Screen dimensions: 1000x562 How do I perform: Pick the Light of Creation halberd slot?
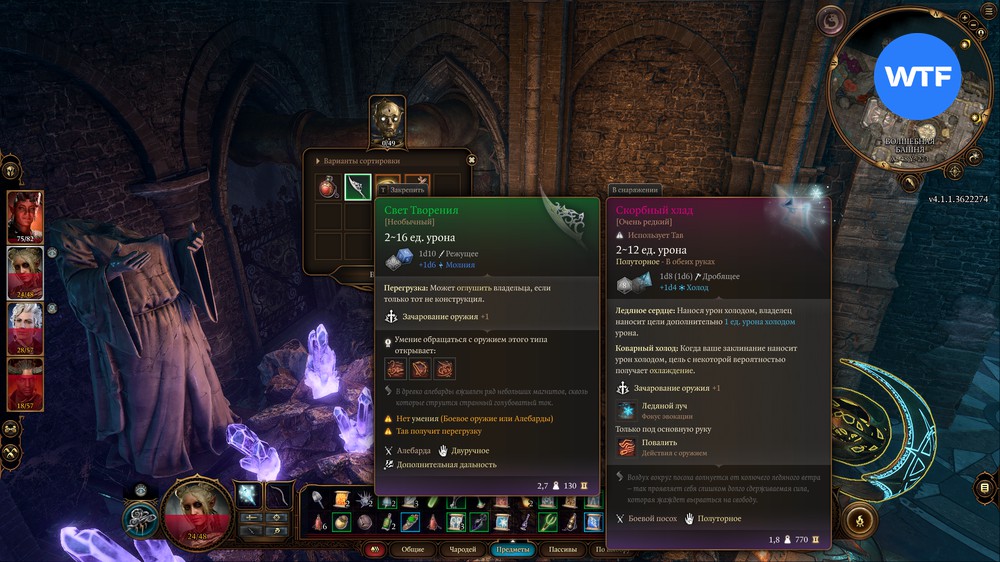tap(358, 187)
